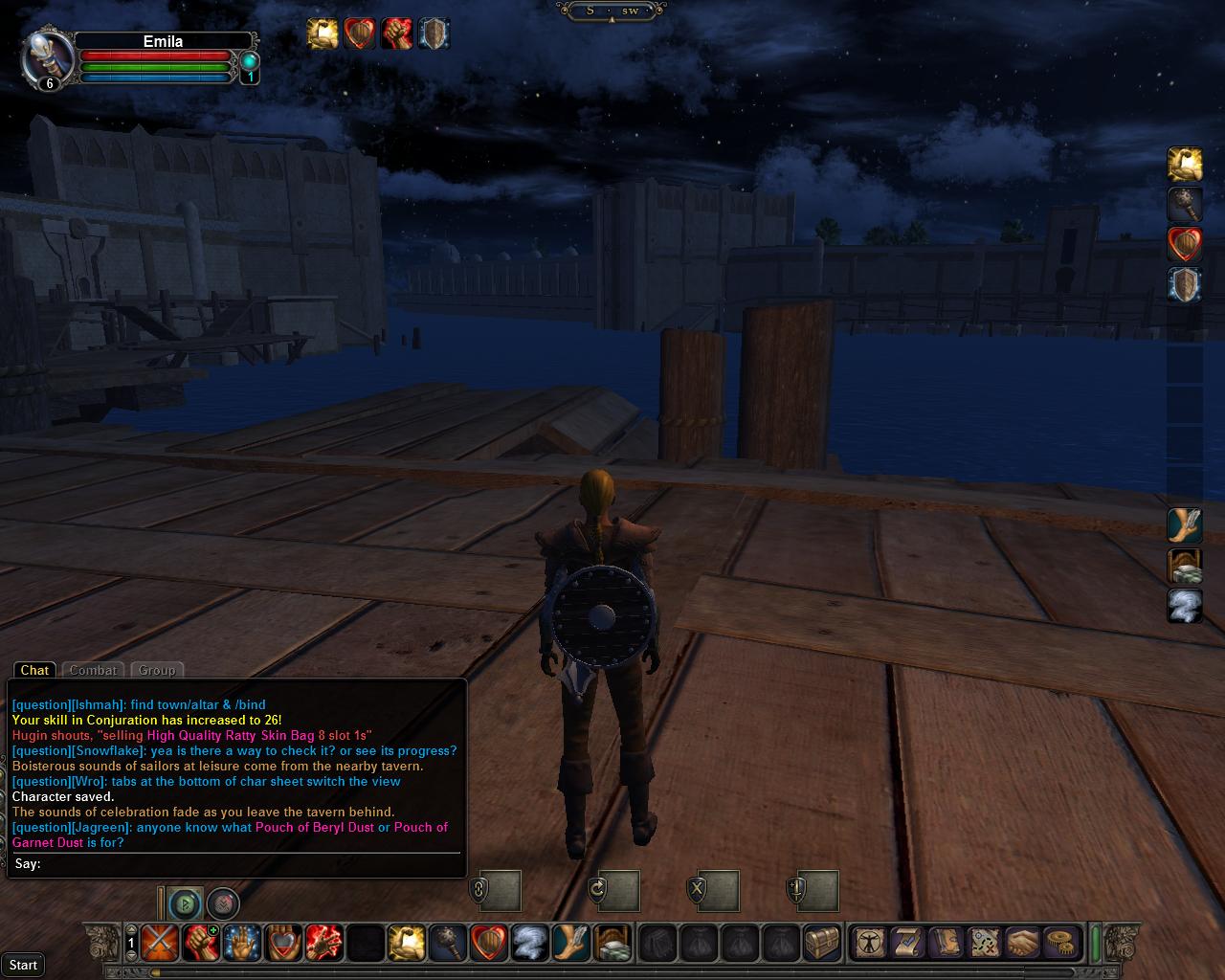1225x980 pixels.
Task: Activate the crossed swords attack ability
Action: tap(159, 944)
